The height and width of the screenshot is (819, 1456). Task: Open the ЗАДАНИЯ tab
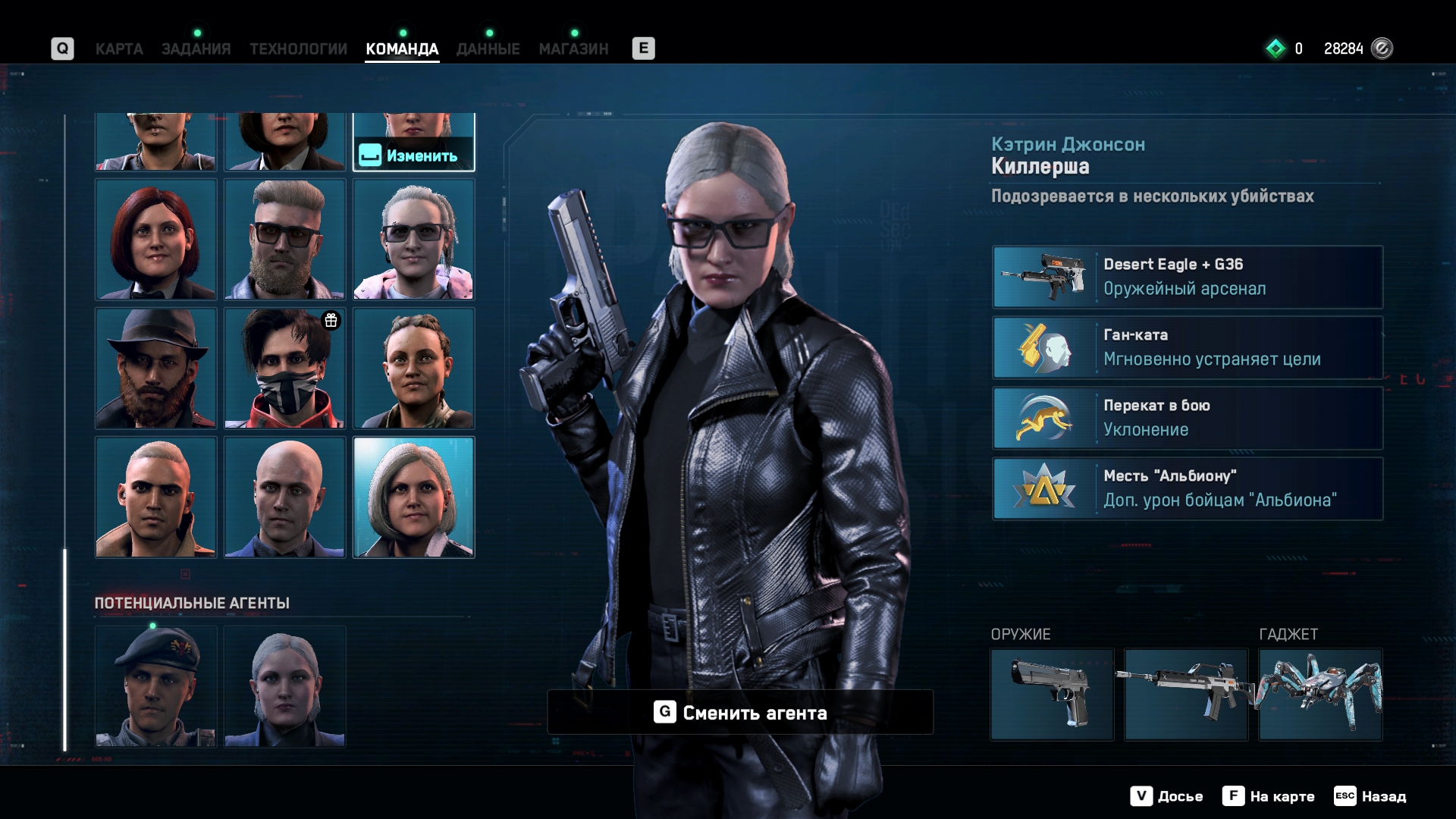point(196,49)
